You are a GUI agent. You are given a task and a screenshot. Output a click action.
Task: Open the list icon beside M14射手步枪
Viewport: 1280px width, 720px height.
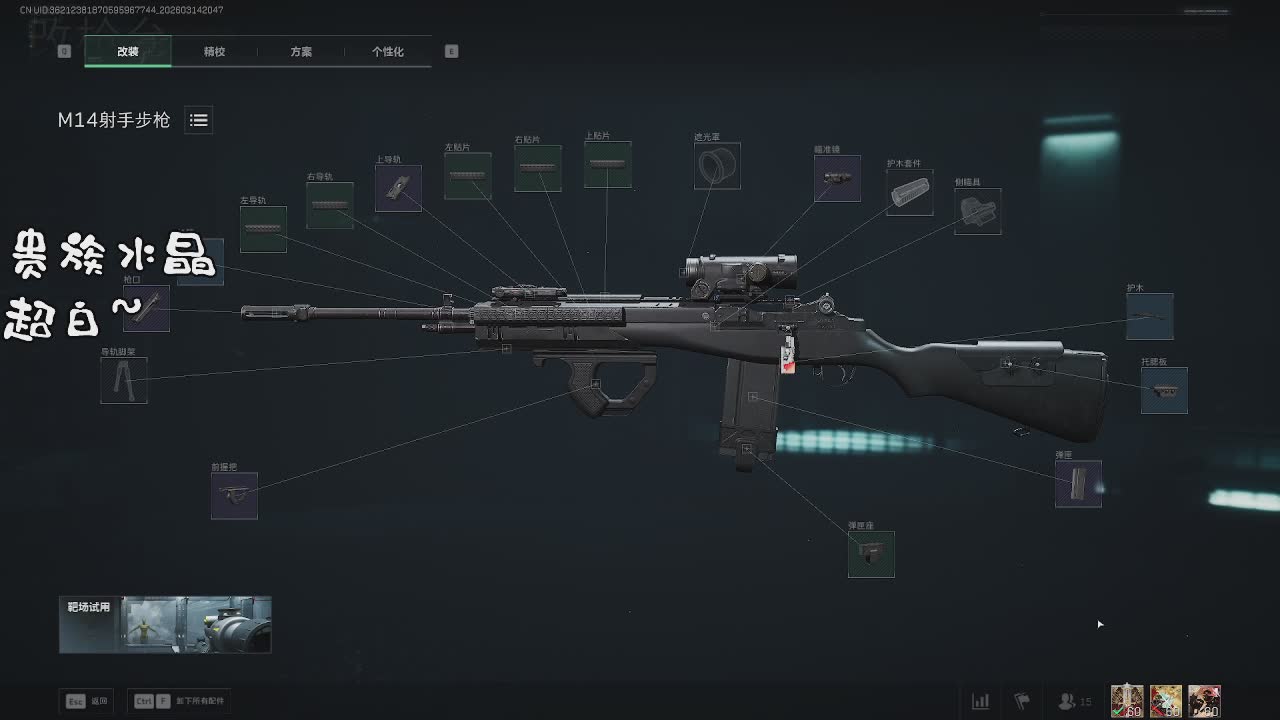coord(199,120)
